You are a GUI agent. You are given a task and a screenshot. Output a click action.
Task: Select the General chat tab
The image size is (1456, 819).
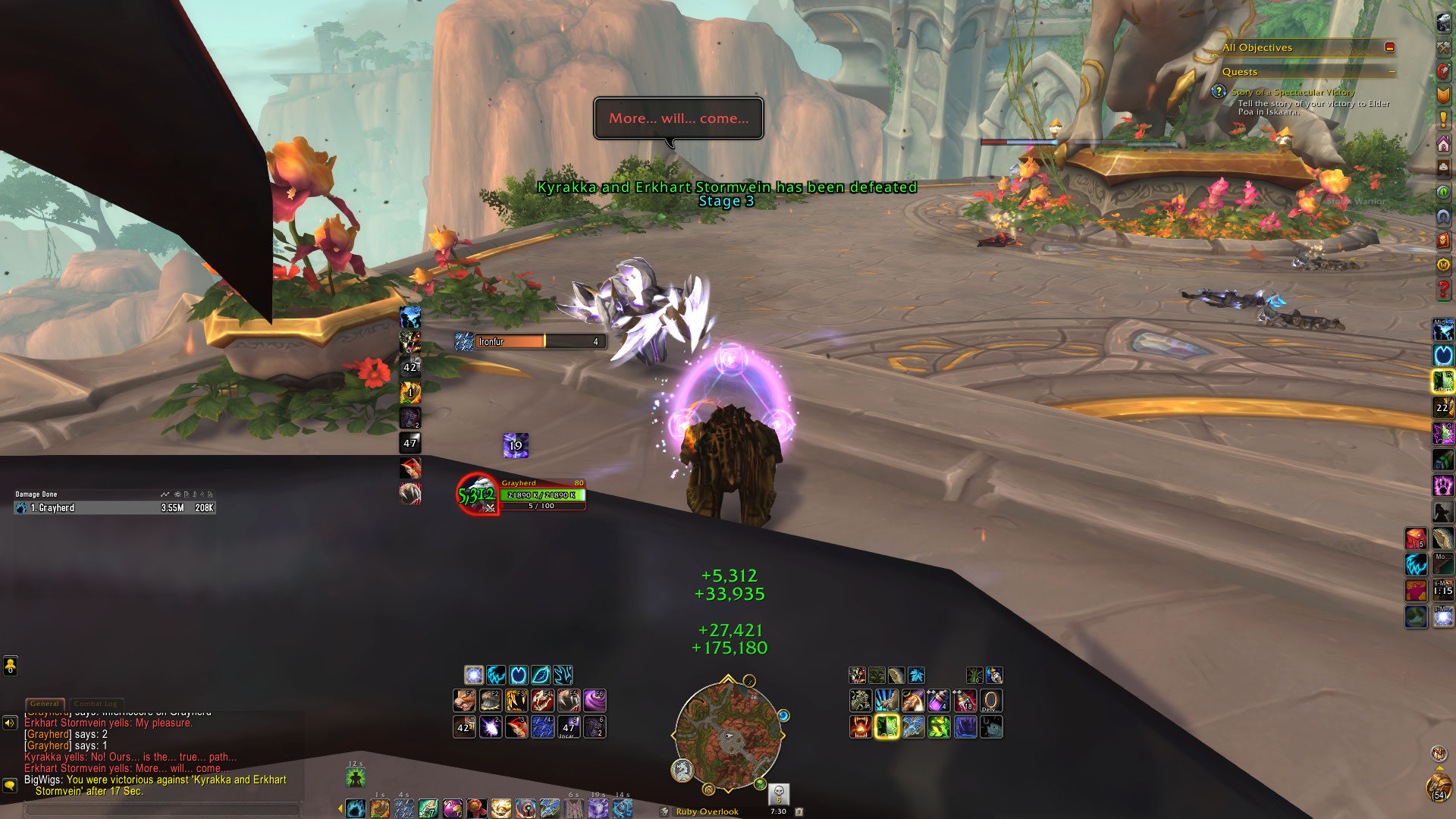44,704
